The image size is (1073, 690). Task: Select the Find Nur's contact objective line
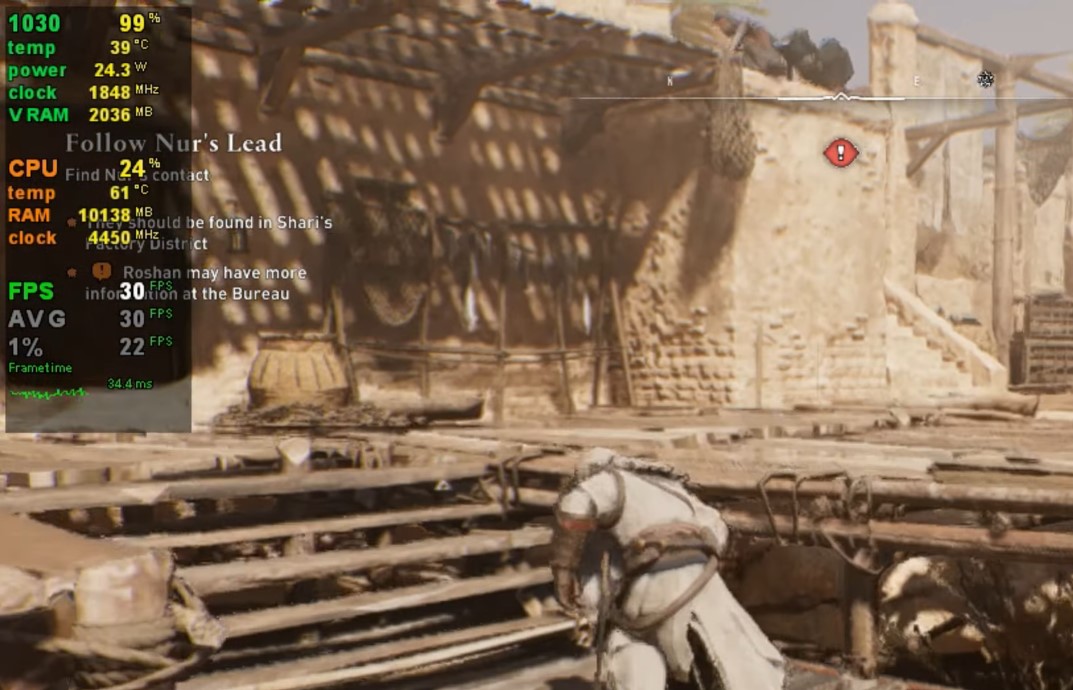138,175
